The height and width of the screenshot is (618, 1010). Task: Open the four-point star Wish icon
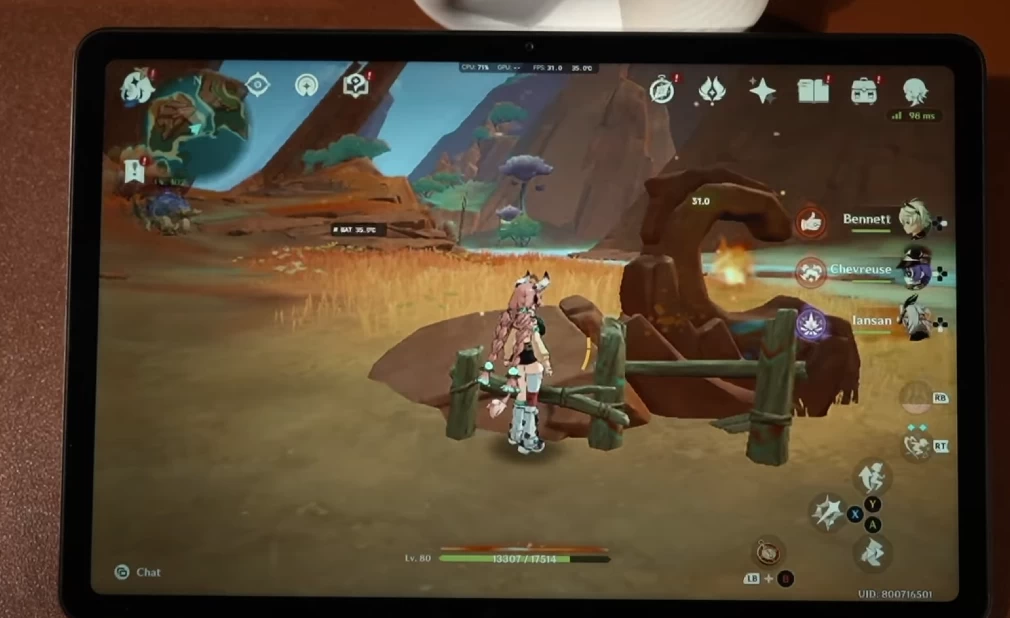point(762,91)
